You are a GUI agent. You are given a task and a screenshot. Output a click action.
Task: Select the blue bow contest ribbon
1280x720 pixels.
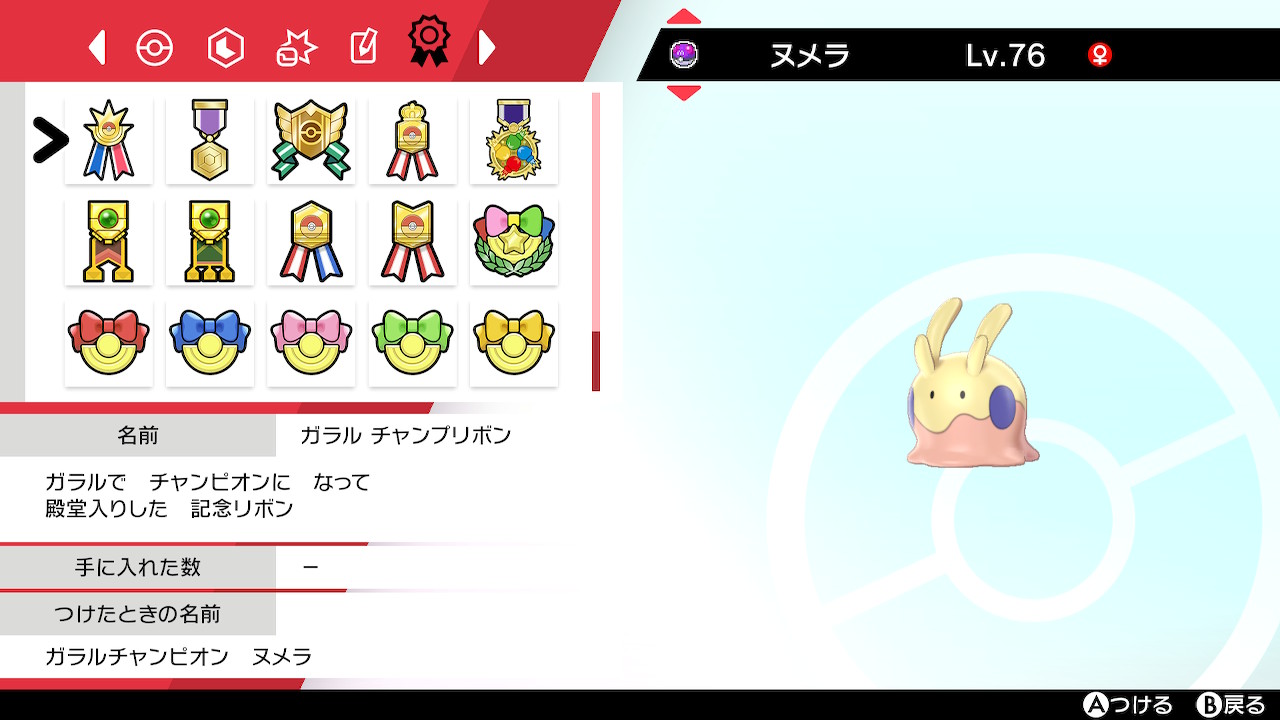tap(209, 342)
